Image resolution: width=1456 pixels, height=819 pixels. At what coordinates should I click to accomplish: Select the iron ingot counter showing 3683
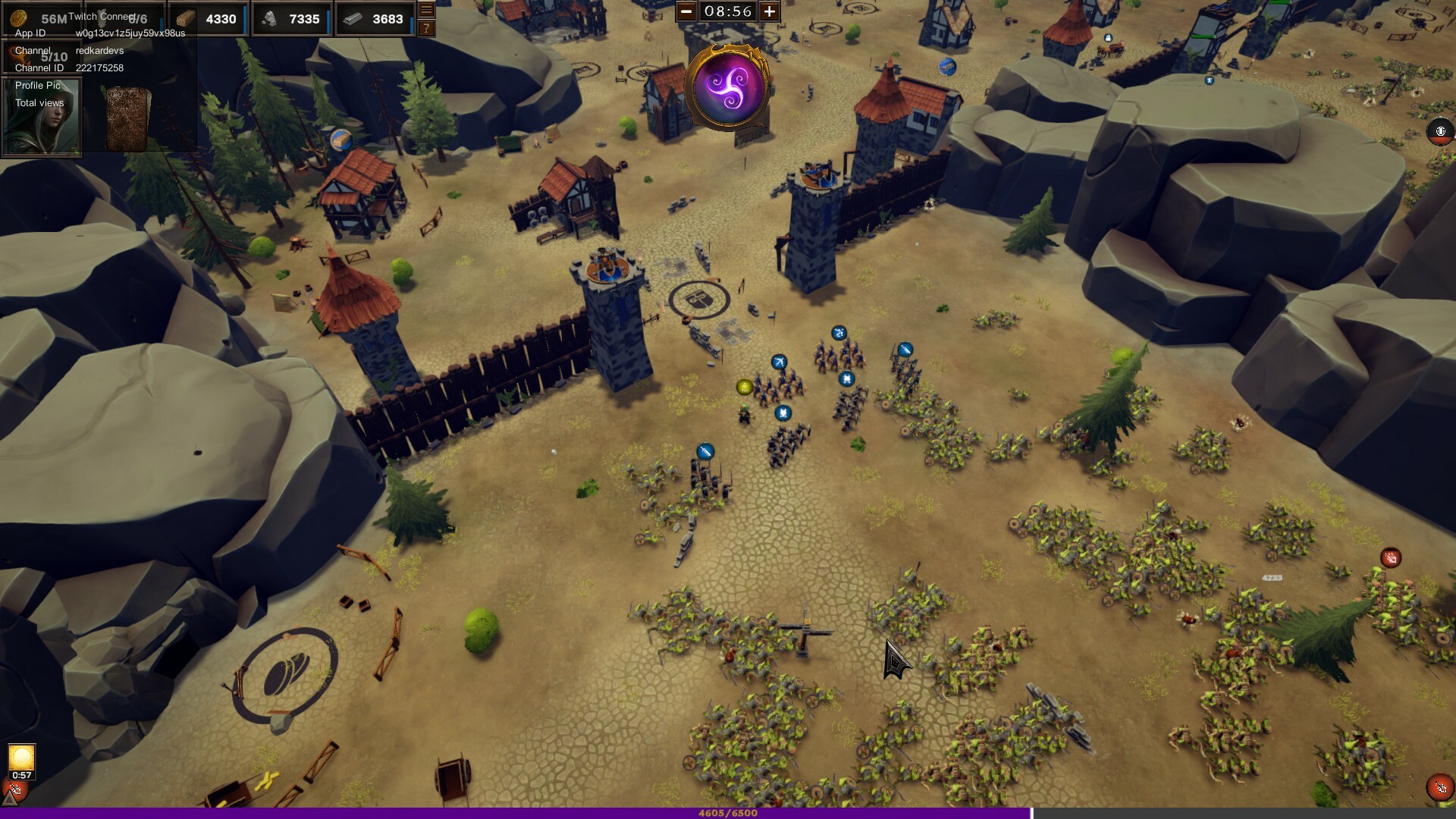click(375, 19)
